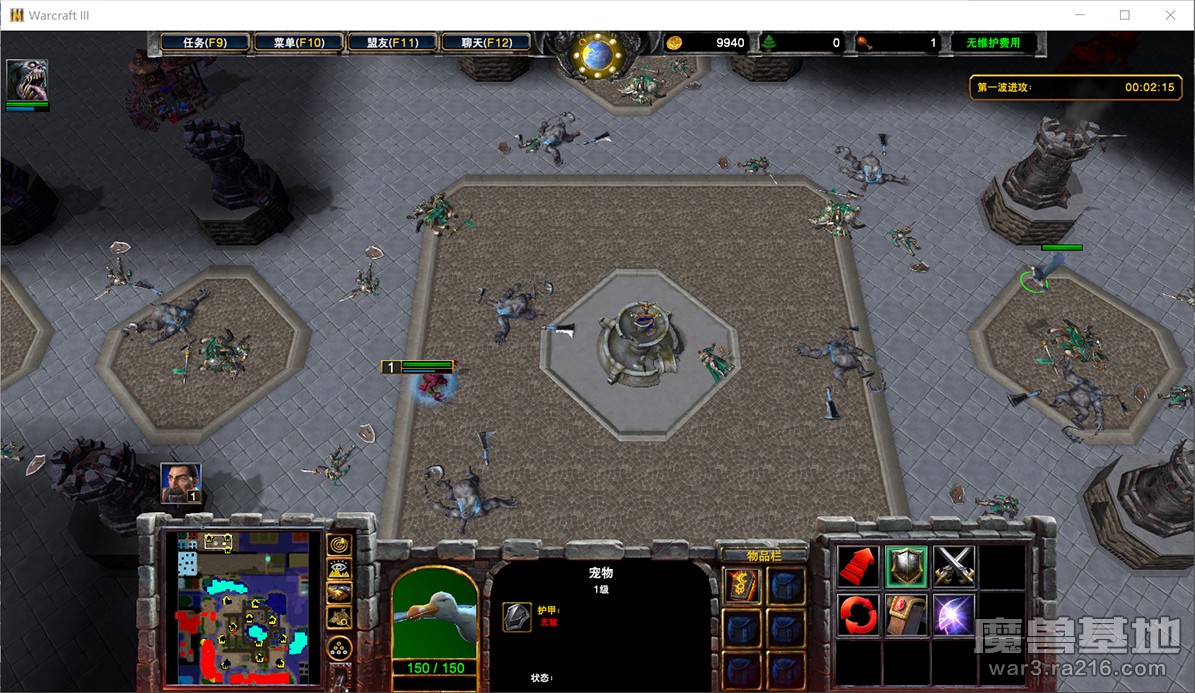This screenshot has height=693, width=1195.
Task: Open the 任务 (Quests) menu
Action: click(205, 43)
